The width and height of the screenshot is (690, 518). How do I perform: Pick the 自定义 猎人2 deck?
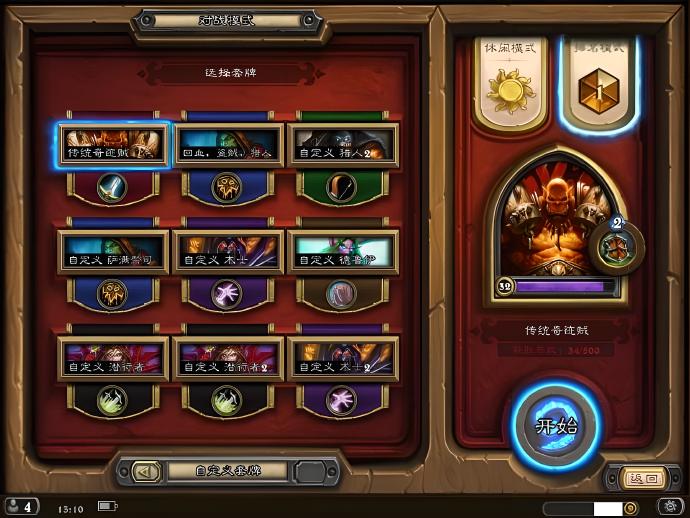[x=343, y=146]
